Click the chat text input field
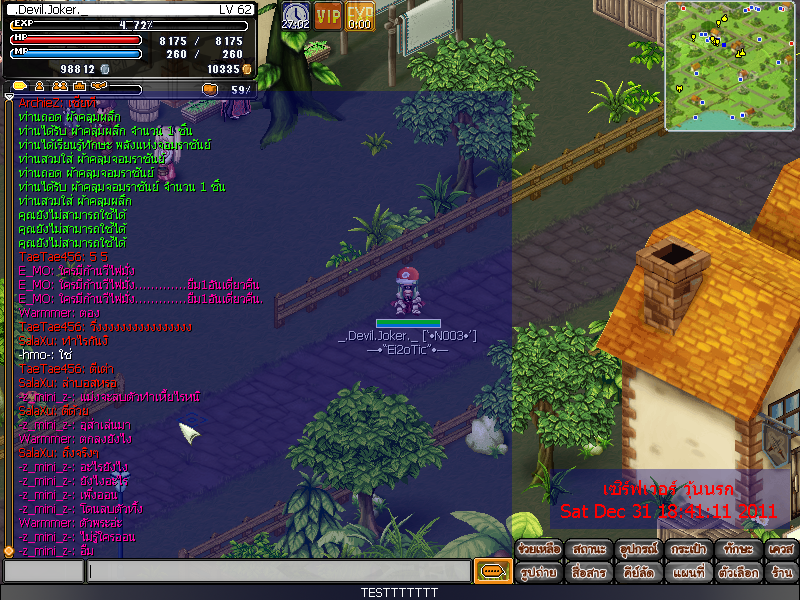This screenshot has height=600, width=800. [278, 572]
